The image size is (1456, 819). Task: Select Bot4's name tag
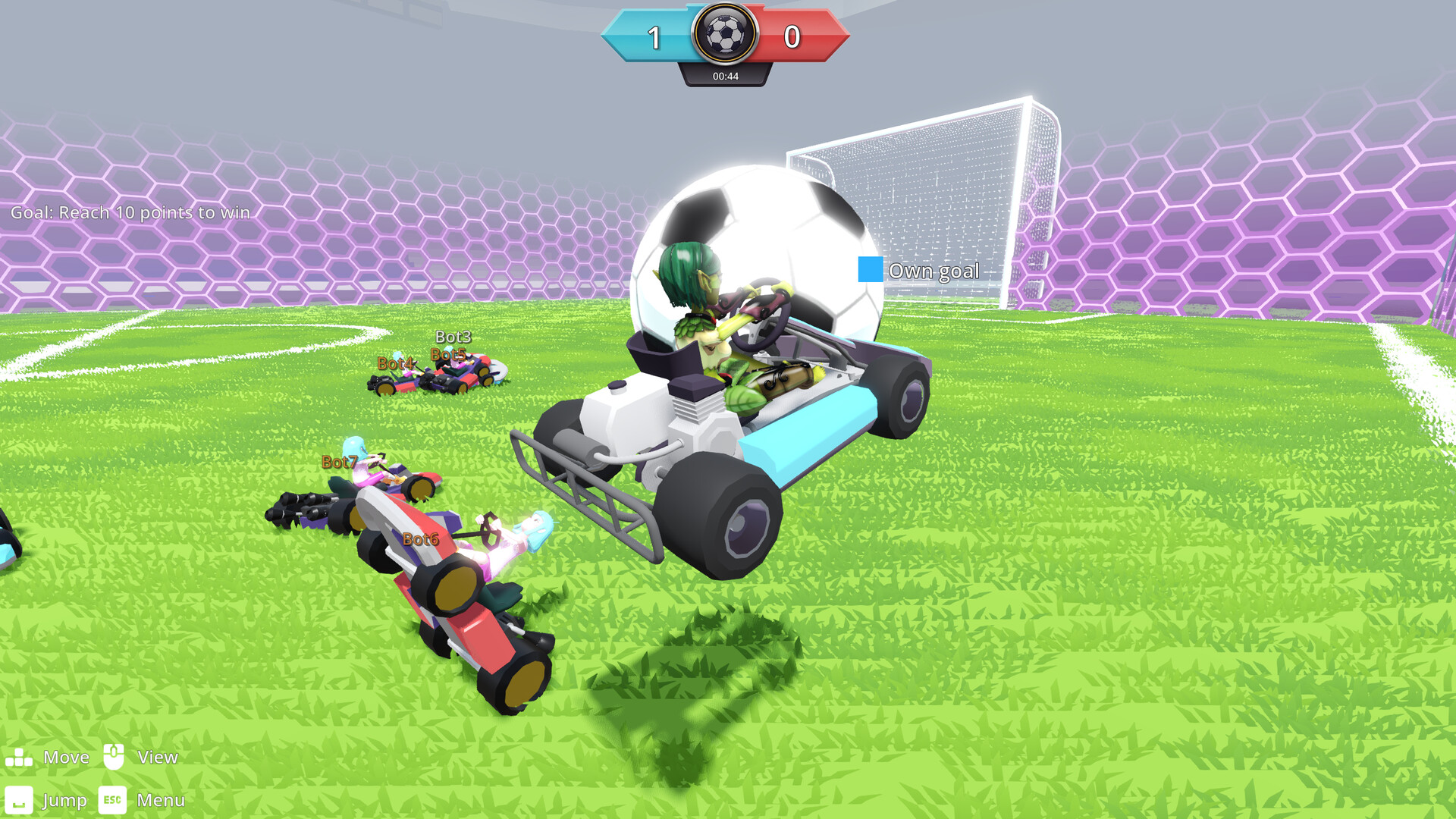point(395,363)
